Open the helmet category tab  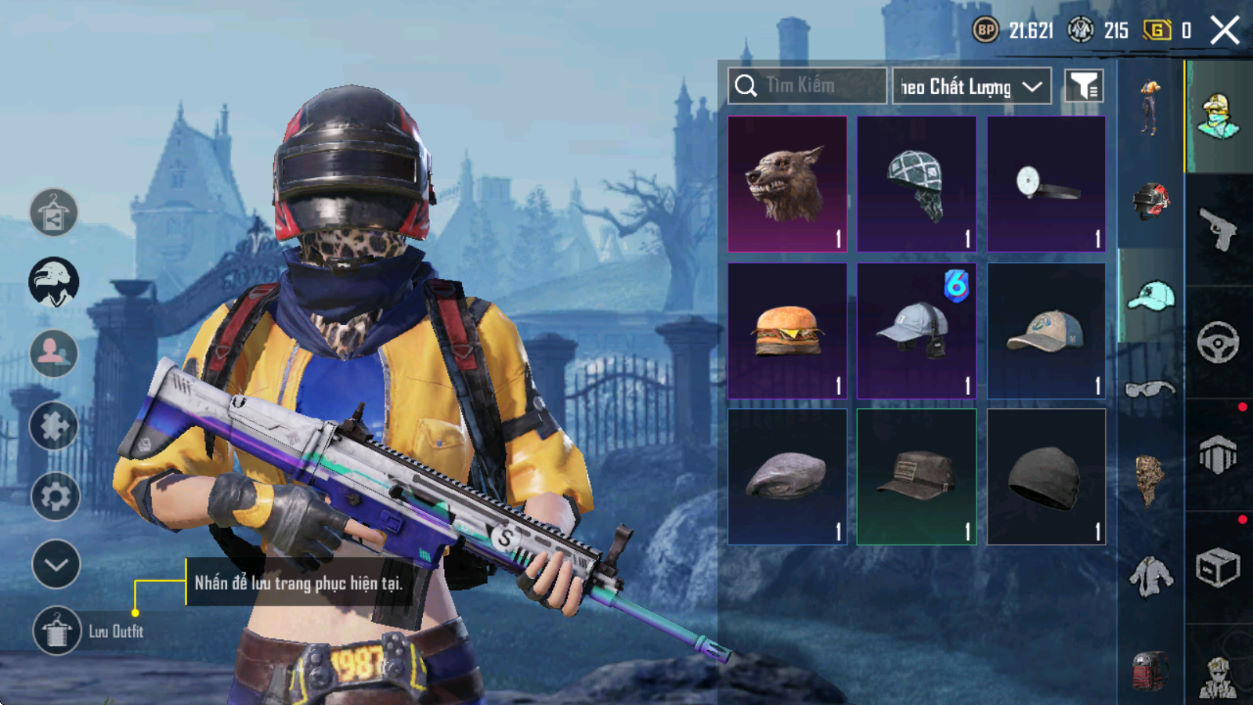(x=1150, y=200)
